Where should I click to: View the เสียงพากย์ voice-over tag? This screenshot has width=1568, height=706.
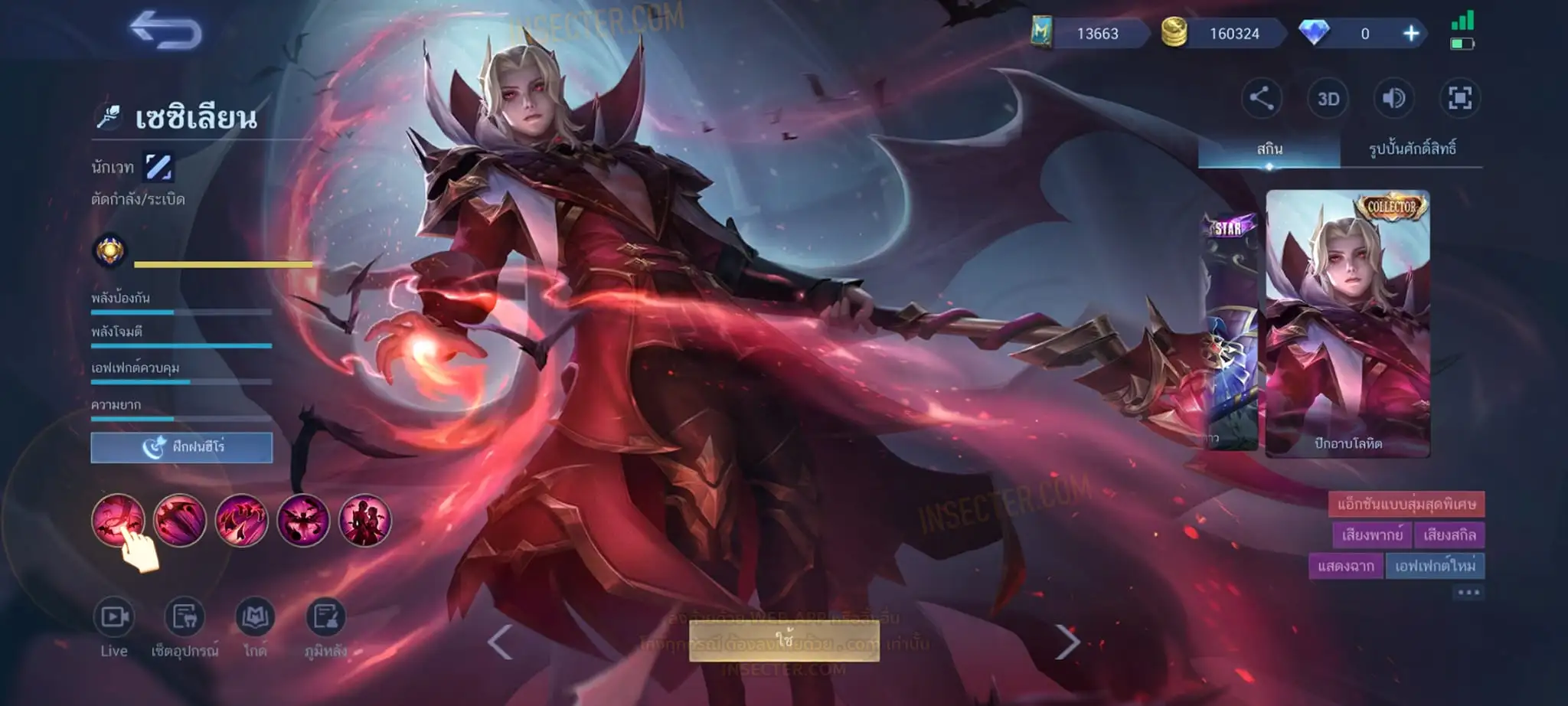coord(1372,535)
